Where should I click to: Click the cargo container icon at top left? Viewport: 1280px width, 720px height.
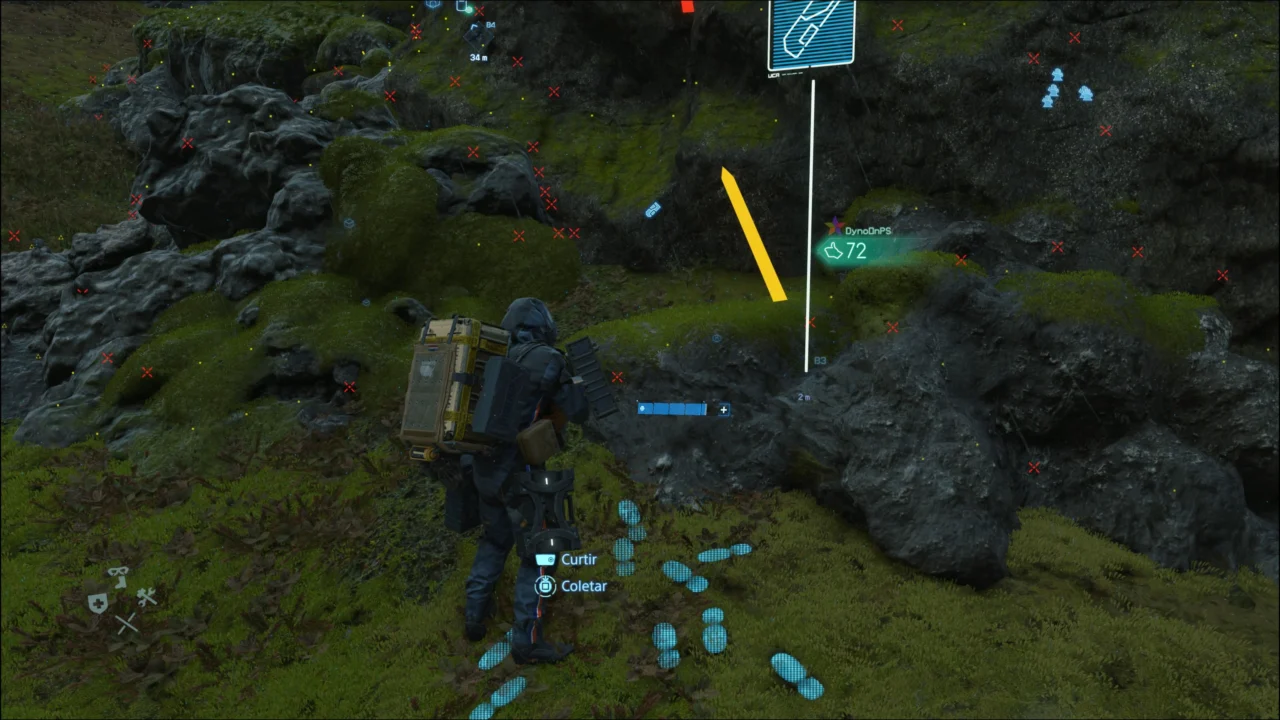(461, 6)
